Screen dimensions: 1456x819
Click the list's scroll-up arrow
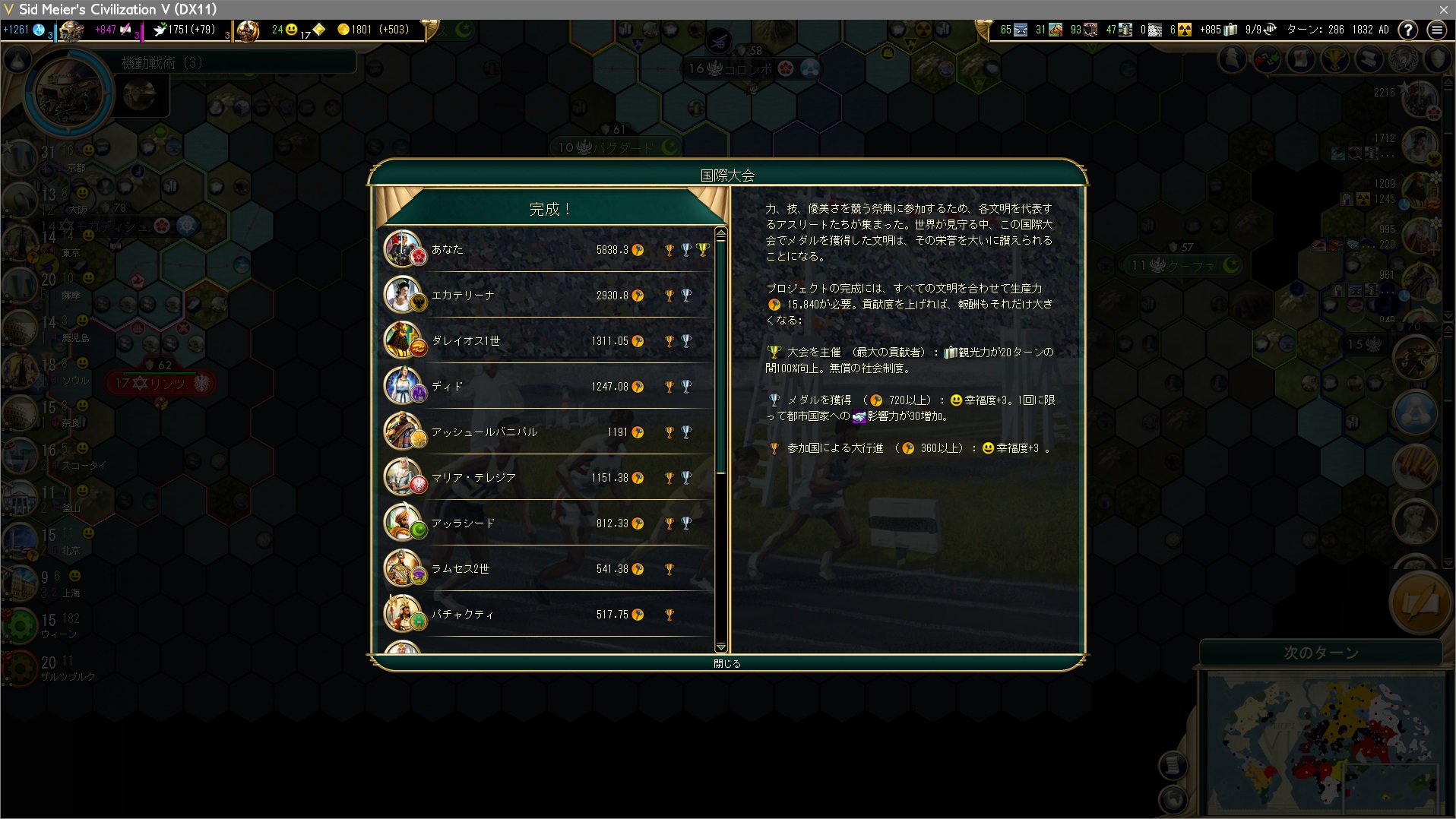pos(720,233)
